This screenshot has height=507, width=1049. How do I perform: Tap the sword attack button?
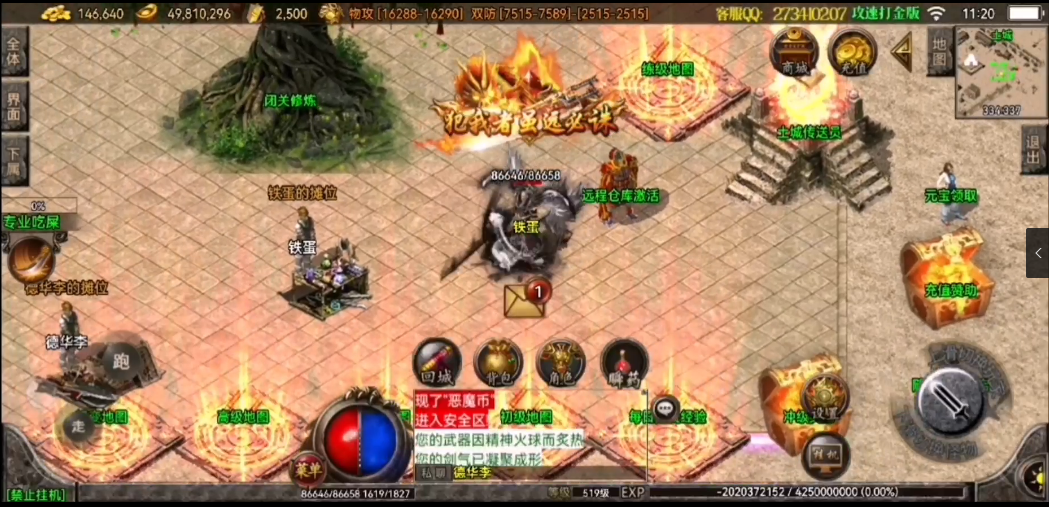949,402
